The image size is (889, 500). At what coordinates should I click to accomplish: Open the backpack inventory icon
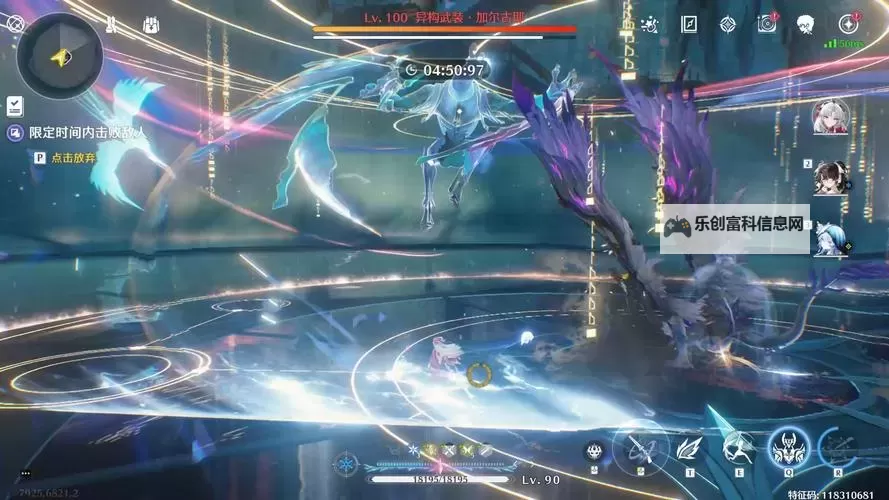[x=153, y=23]
